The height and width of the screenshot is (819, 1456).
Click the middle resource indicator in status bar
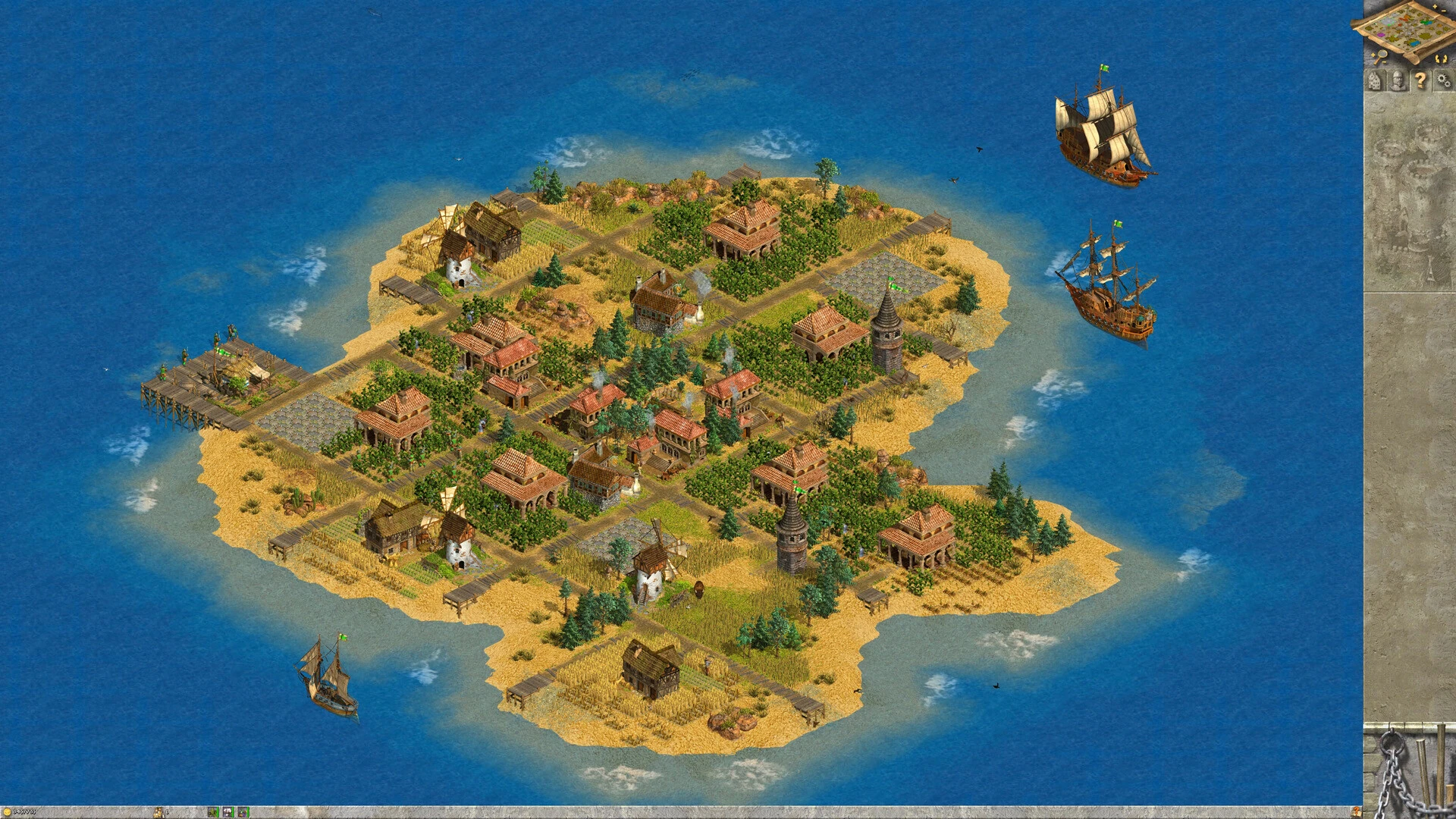click(x=227, y=813)
